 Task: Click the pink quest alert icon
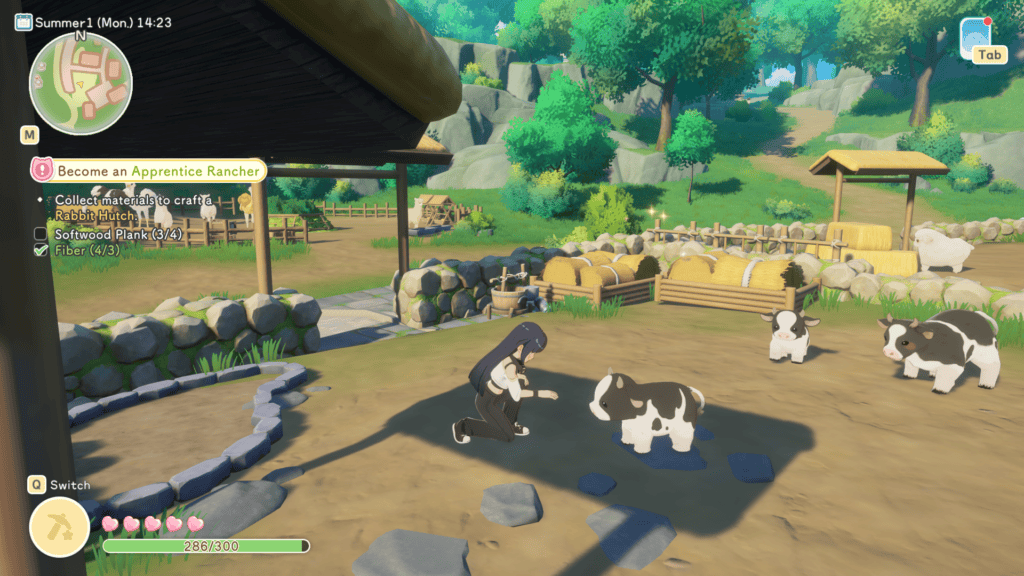click(x=41, y=171)
